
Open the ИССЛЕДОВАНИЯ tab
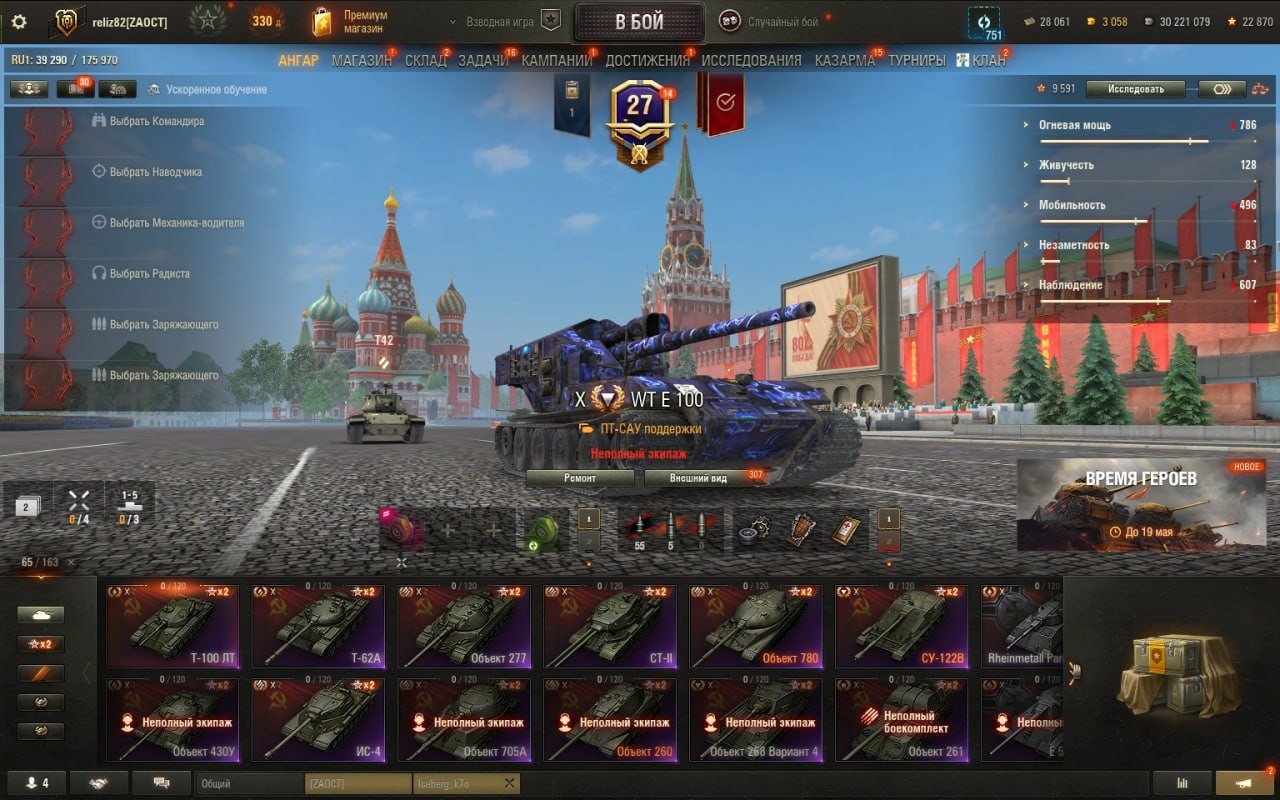point(751,60)
